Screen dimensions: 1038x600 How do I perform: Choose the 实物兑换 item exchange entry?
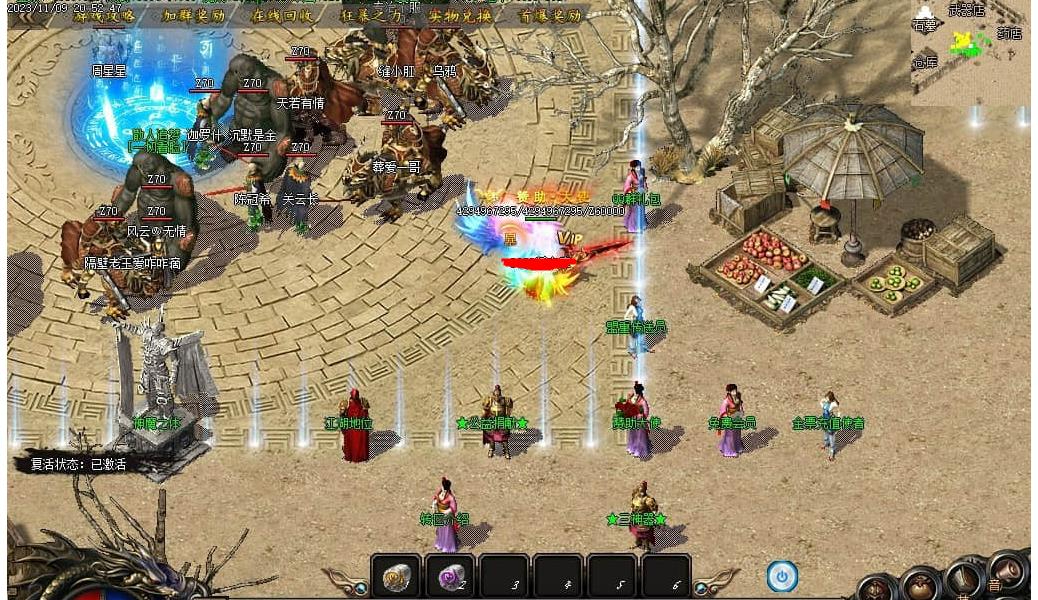[x=460, y=16]
